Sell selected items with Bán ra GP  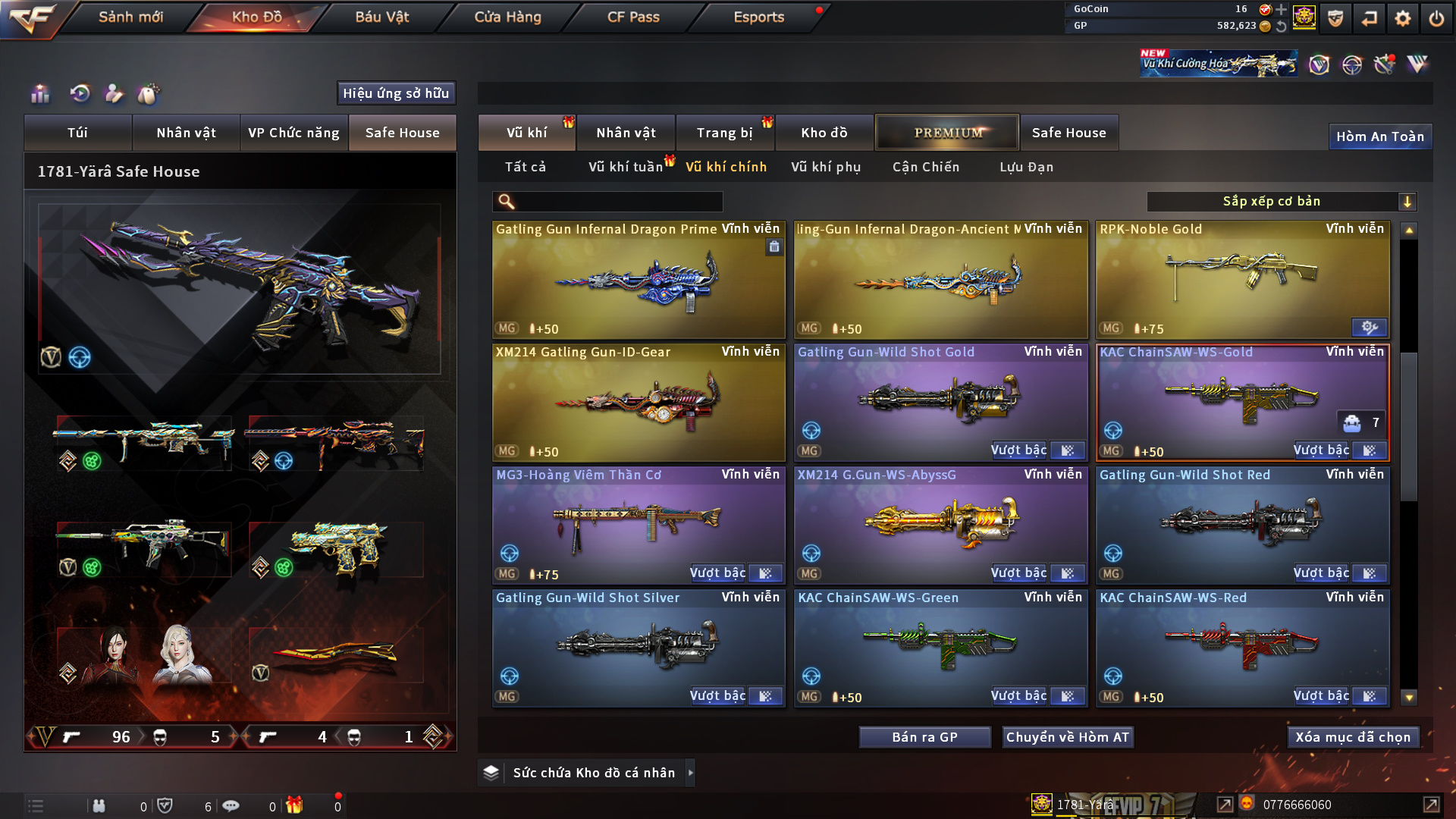(924, 737)
